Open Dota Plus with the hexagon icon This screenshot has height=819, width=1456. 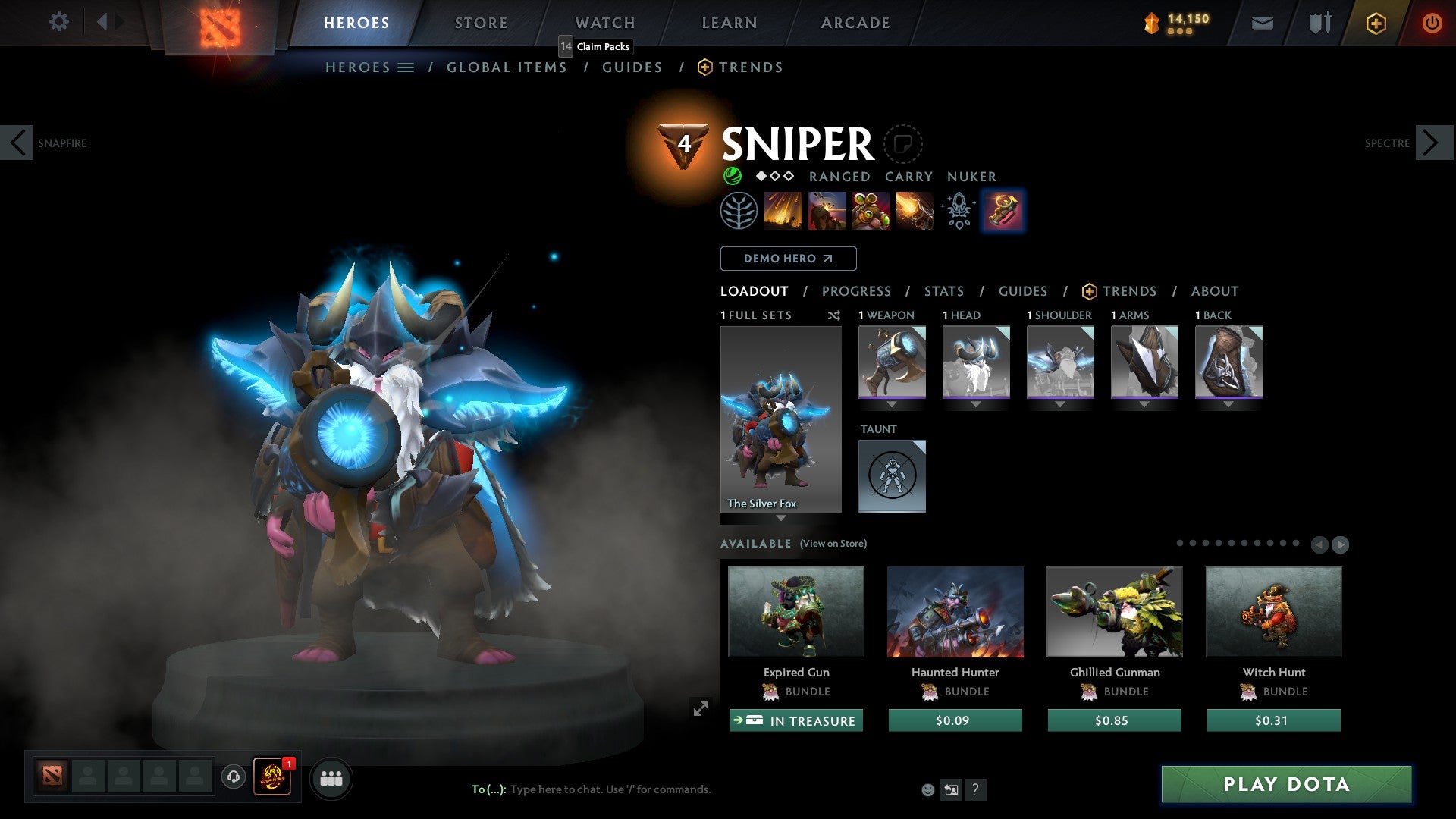(1376, 23)
